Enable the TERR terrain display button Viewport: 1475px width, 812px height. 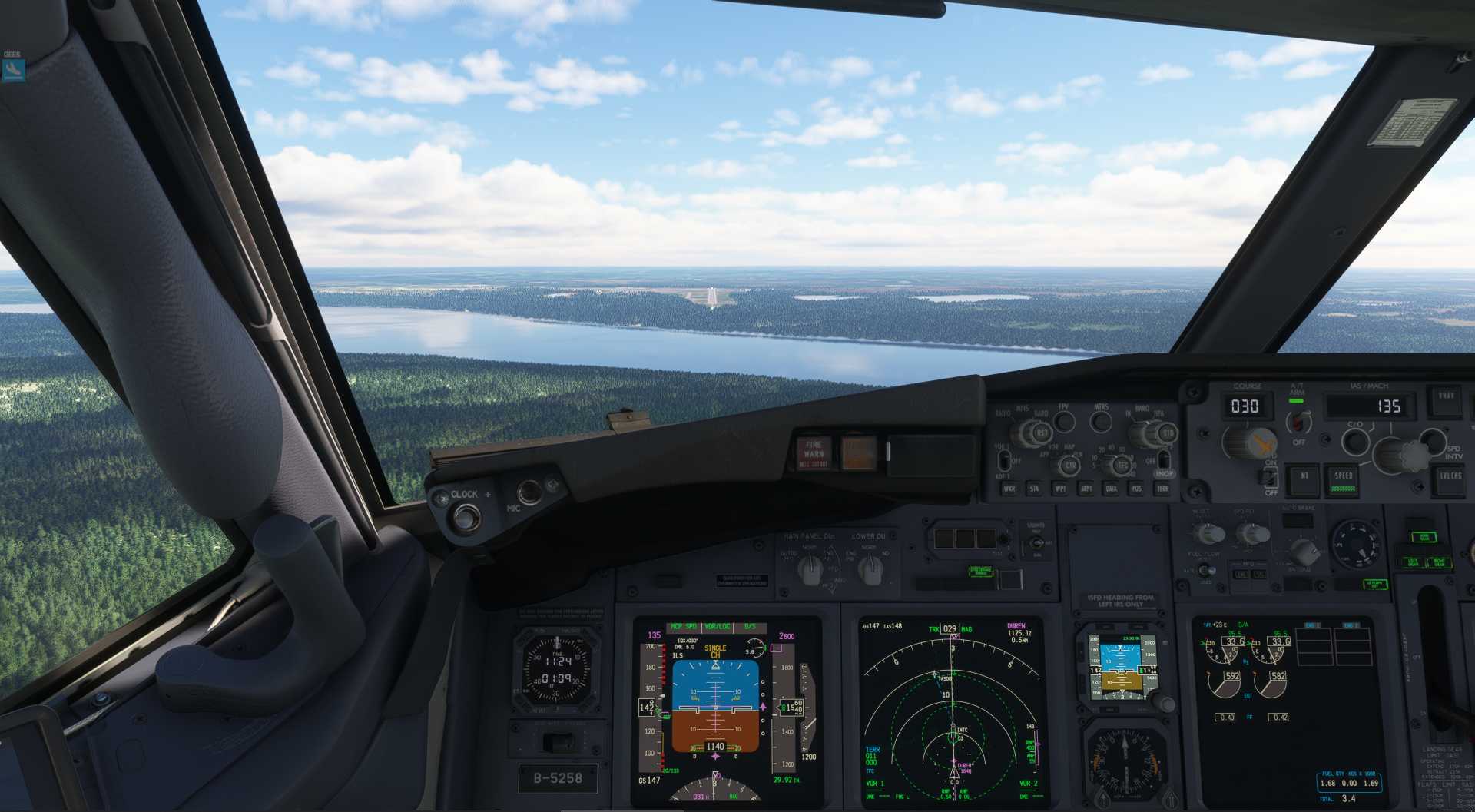click(x=1163, y=489)
